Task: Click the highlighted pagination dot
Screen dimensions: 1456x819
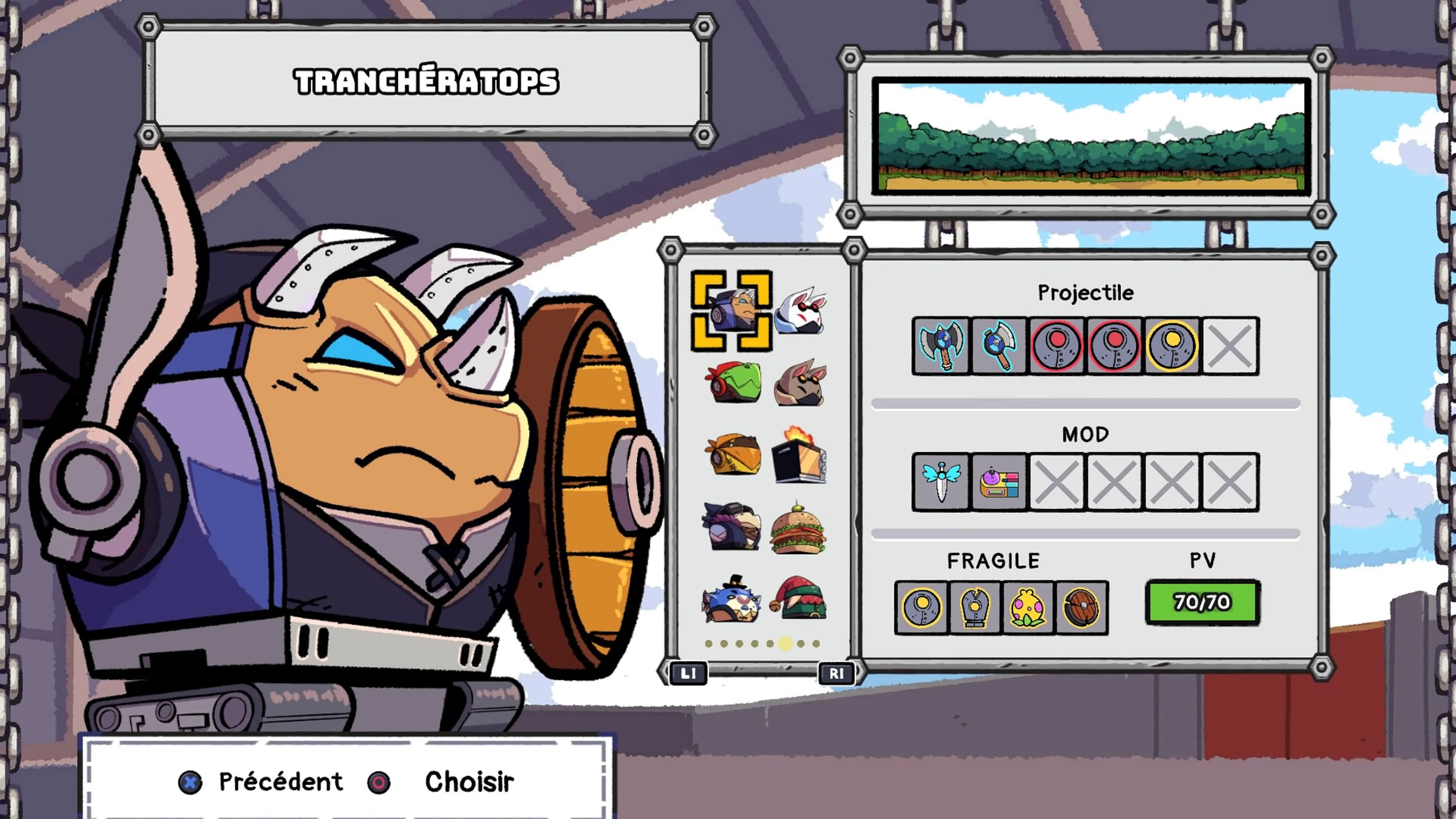Action: click(784, 644)
